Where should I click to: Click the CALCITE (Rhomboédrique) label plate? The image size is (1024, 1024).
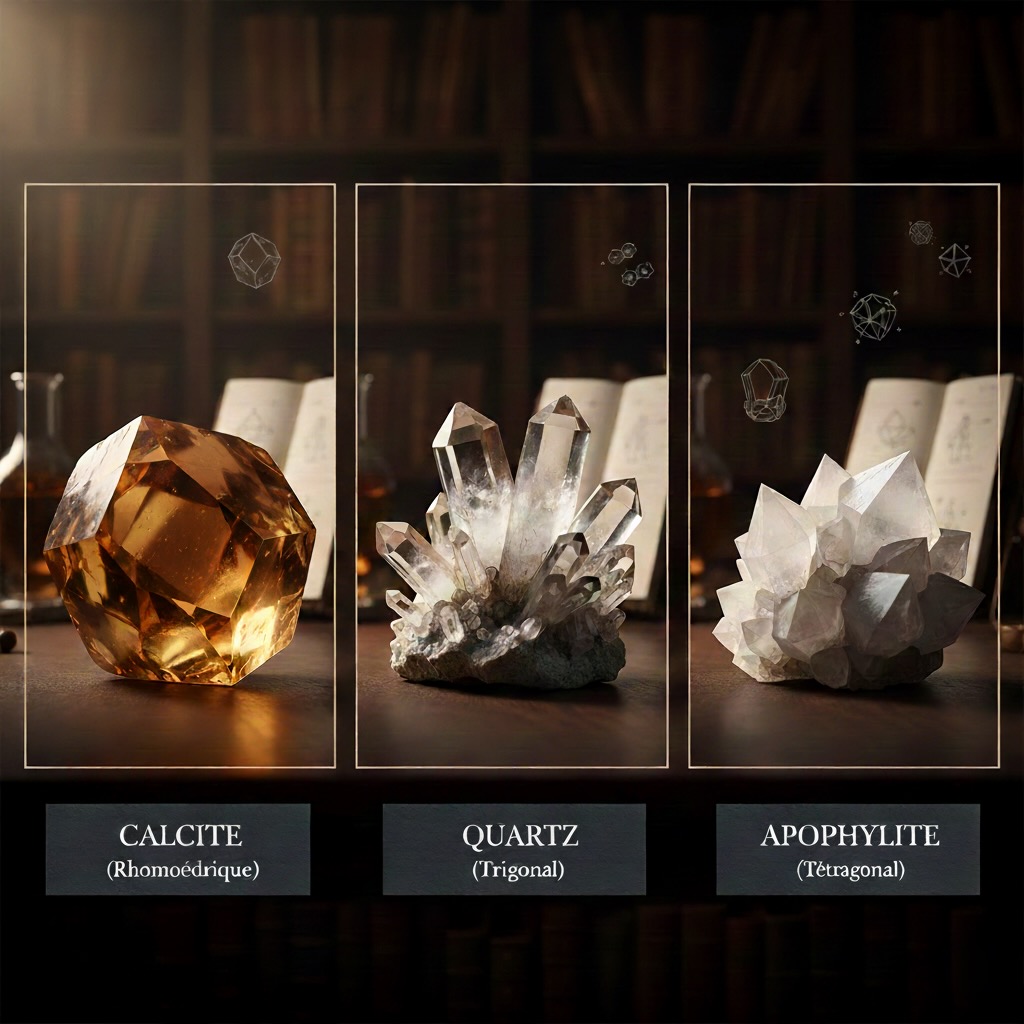(x=178, y=849)
